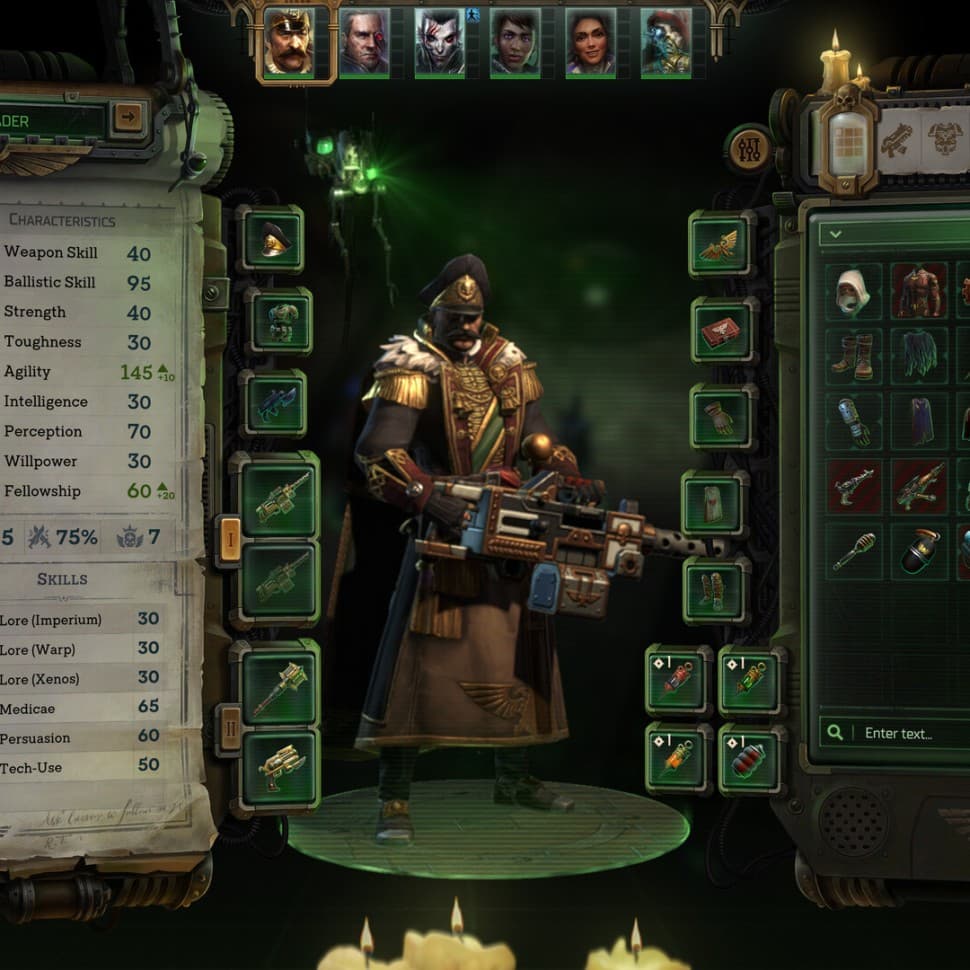970x970 pixels.
Task: Click the arrow button beside the name field
Action: pyautogui.click(x=128, y=119)
